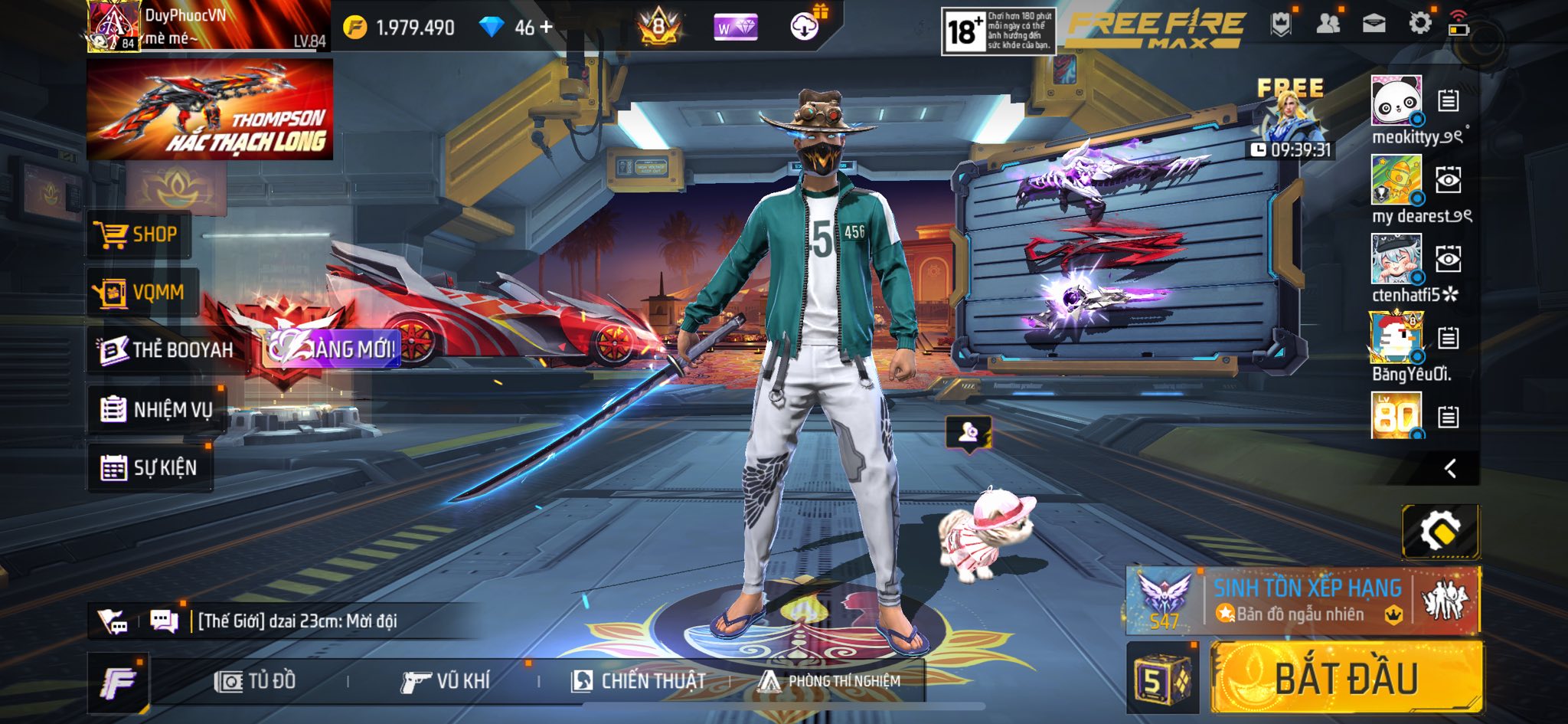
Task: Open the Thompson Hắc Thạch Long banner
Action: click(210, 110)
